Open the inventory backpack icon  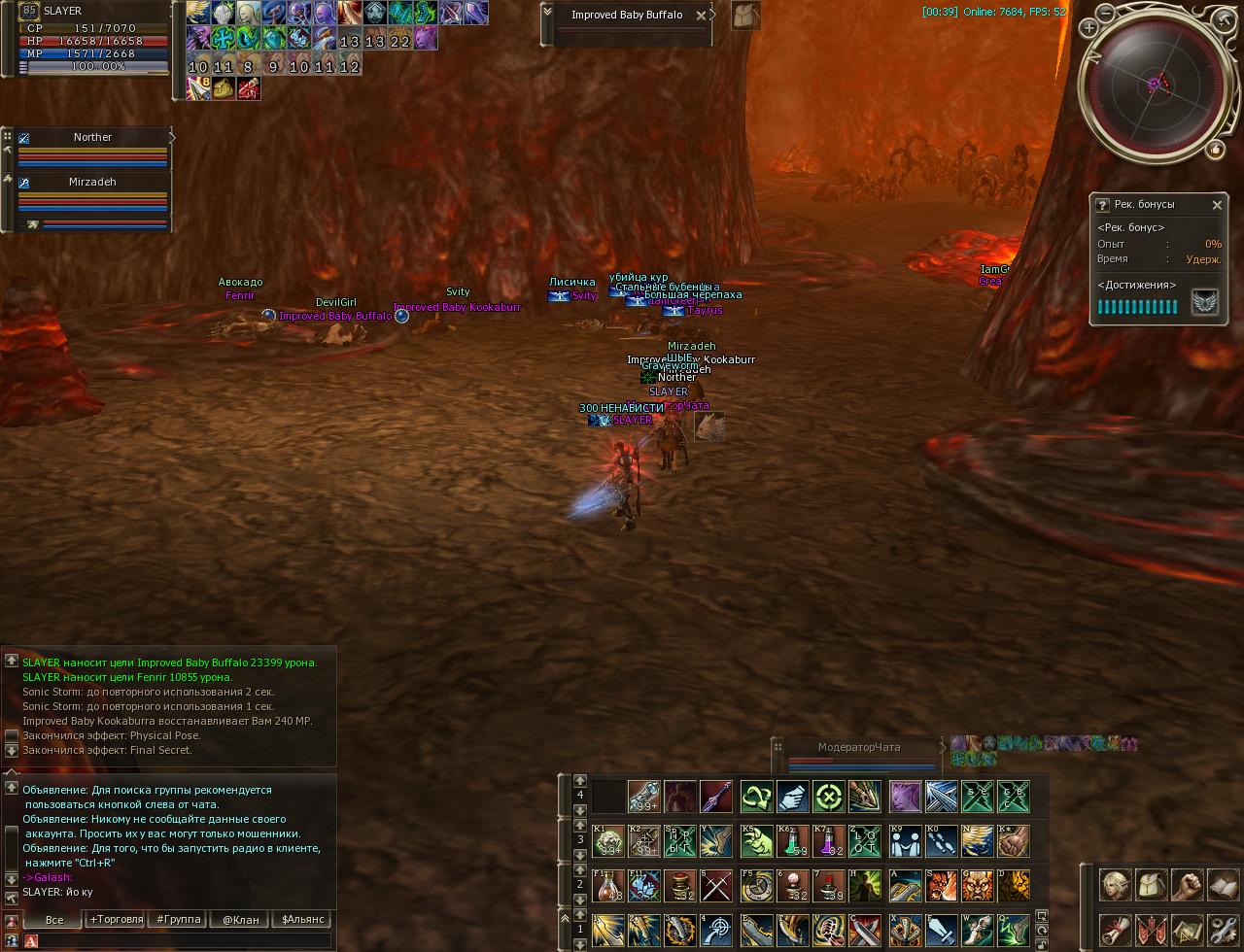(1151, 885)
